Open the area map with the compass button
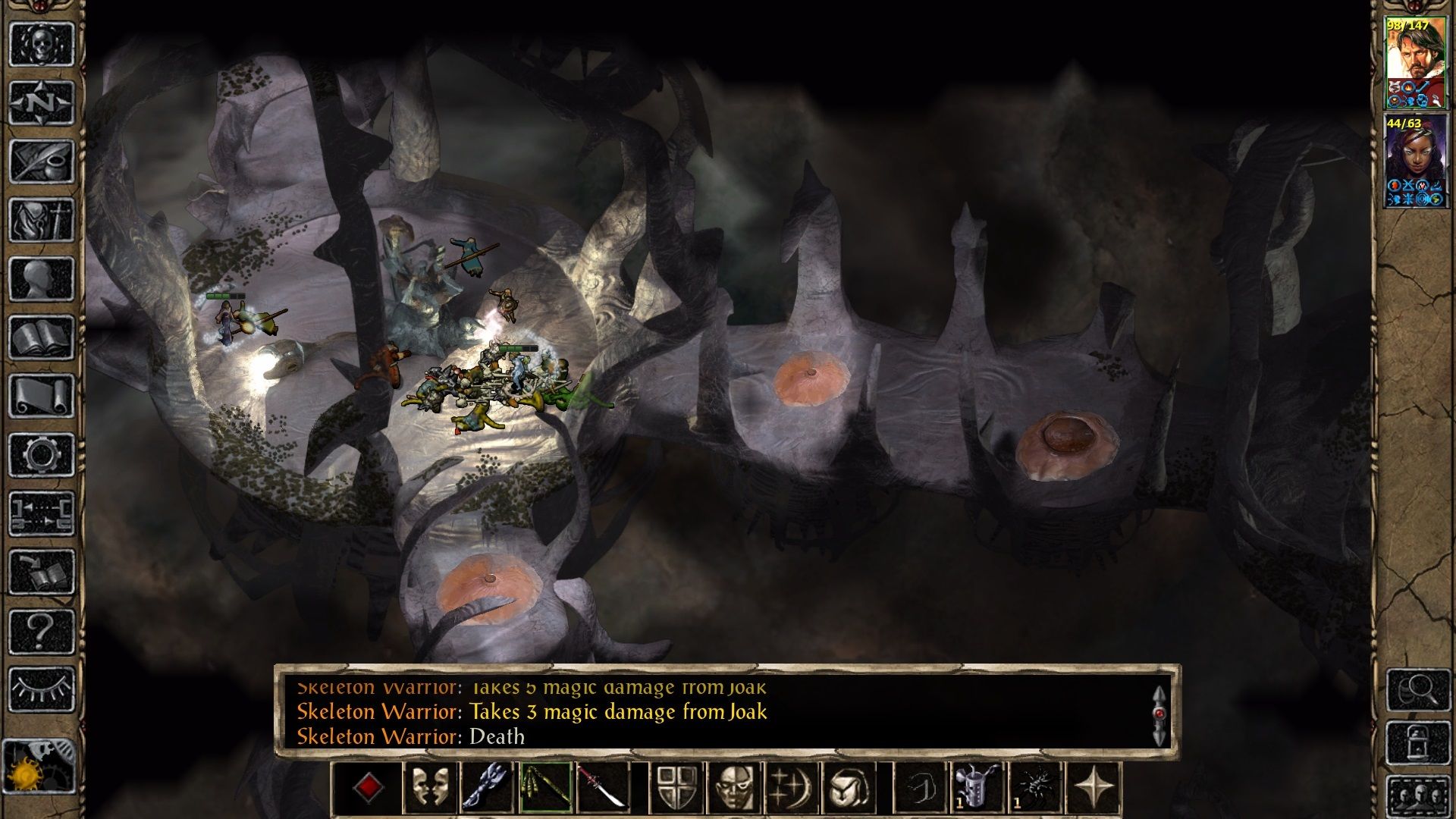 point(42,102)
